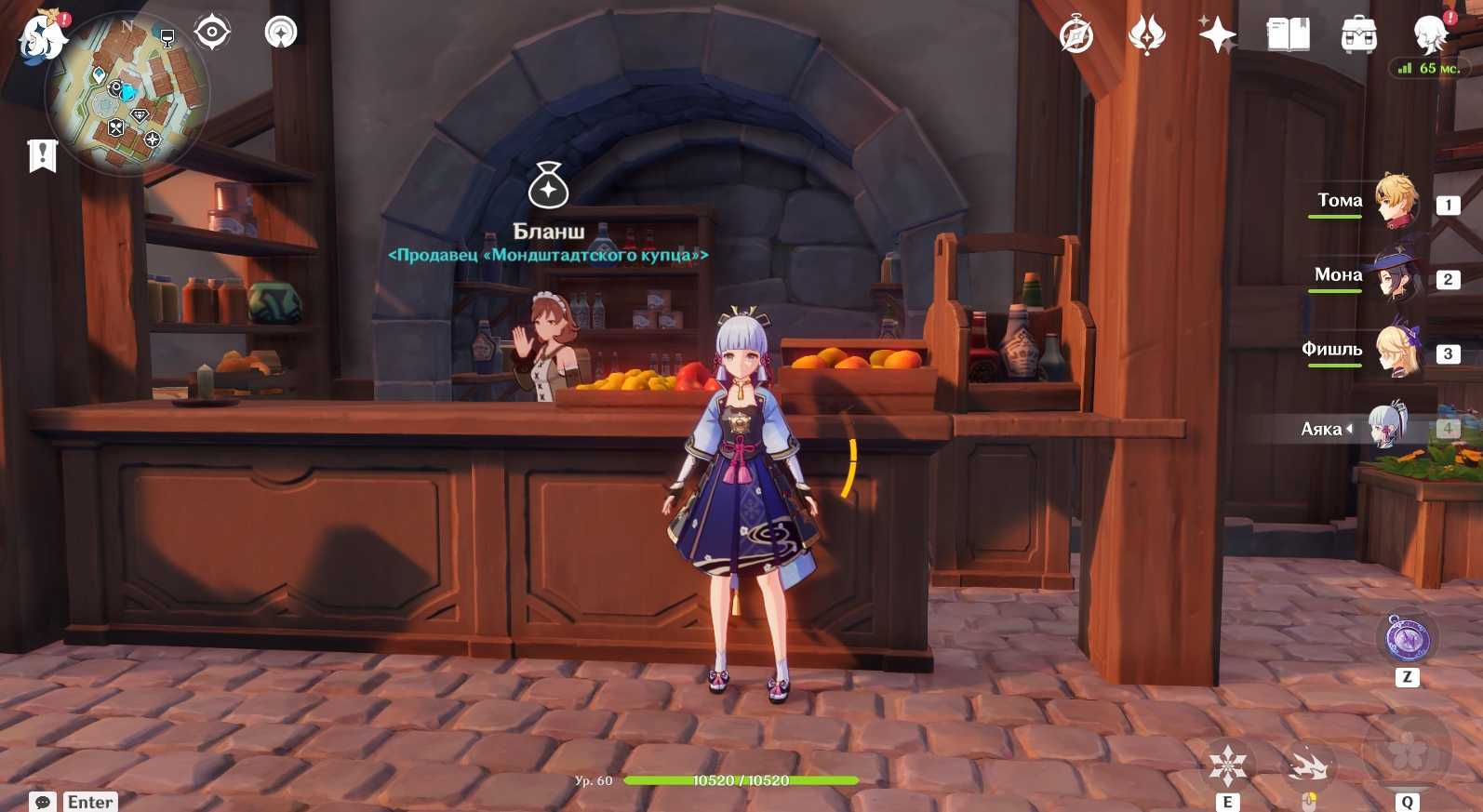Viewport: 1483px width, 812px height.
Task: Open the Battle Pass icon
Action: pos(1146,35)
